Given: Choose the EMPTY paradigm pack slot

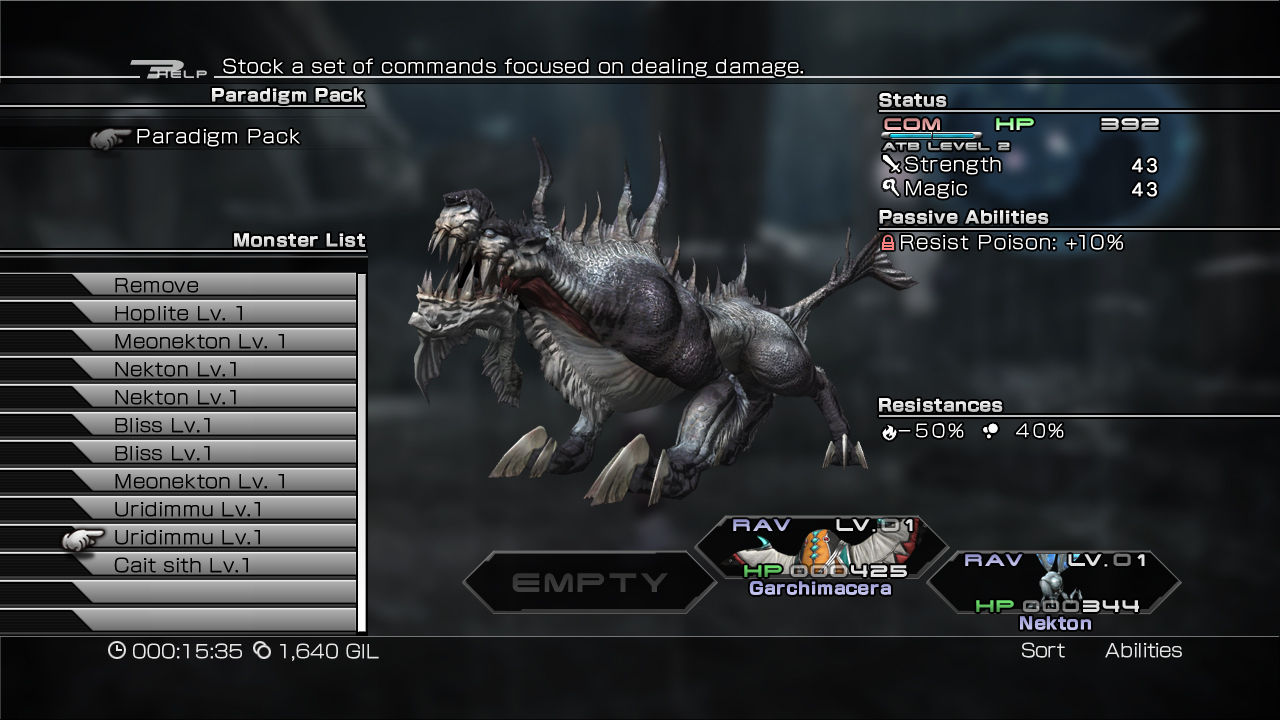Looking at the screenshot, I should pyautogui.click(x=589, y=582).
